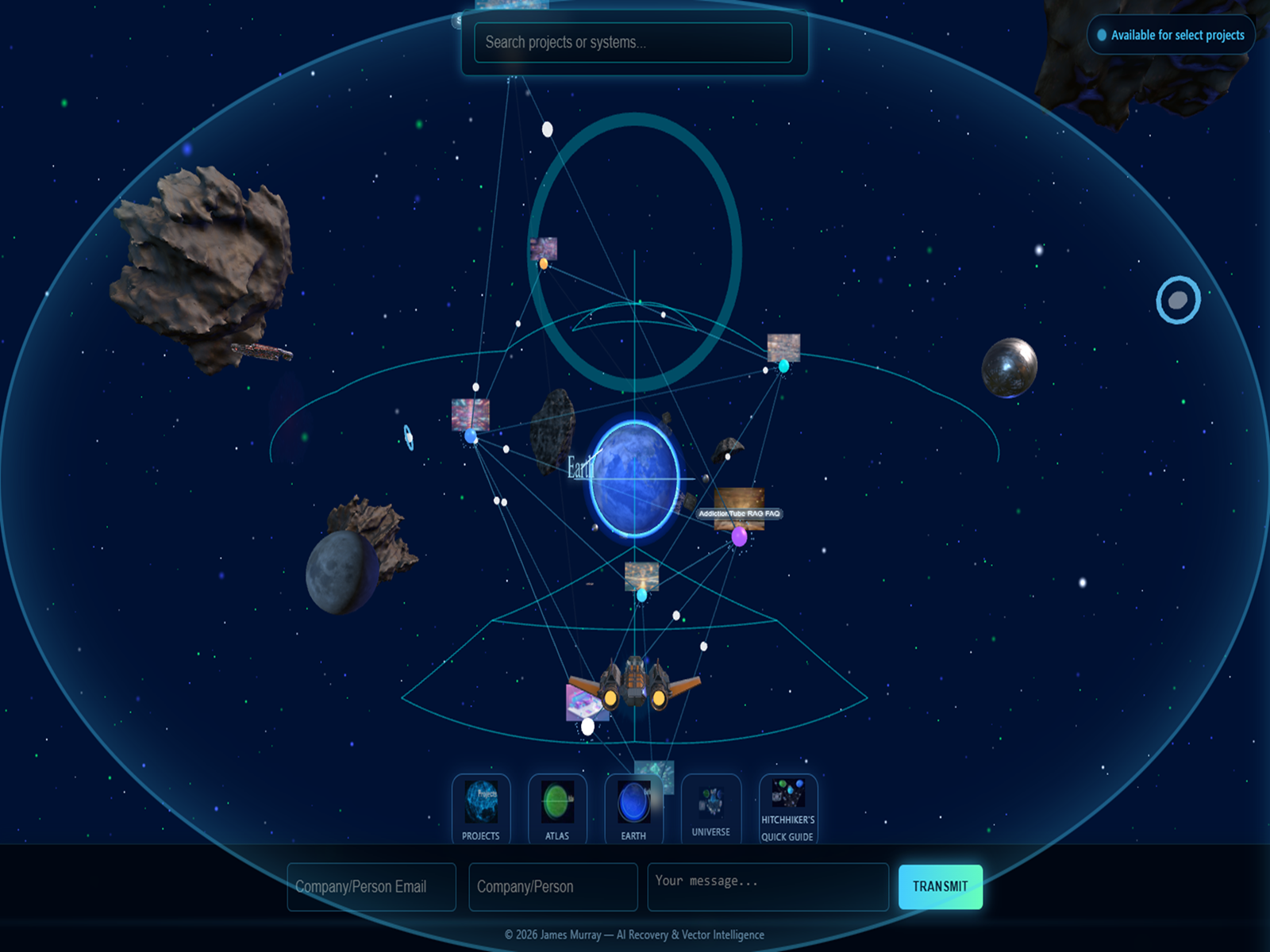Click the blue dot color swatch in legend
This screenshot has width=1270, height=952.
pos(1103,35)
